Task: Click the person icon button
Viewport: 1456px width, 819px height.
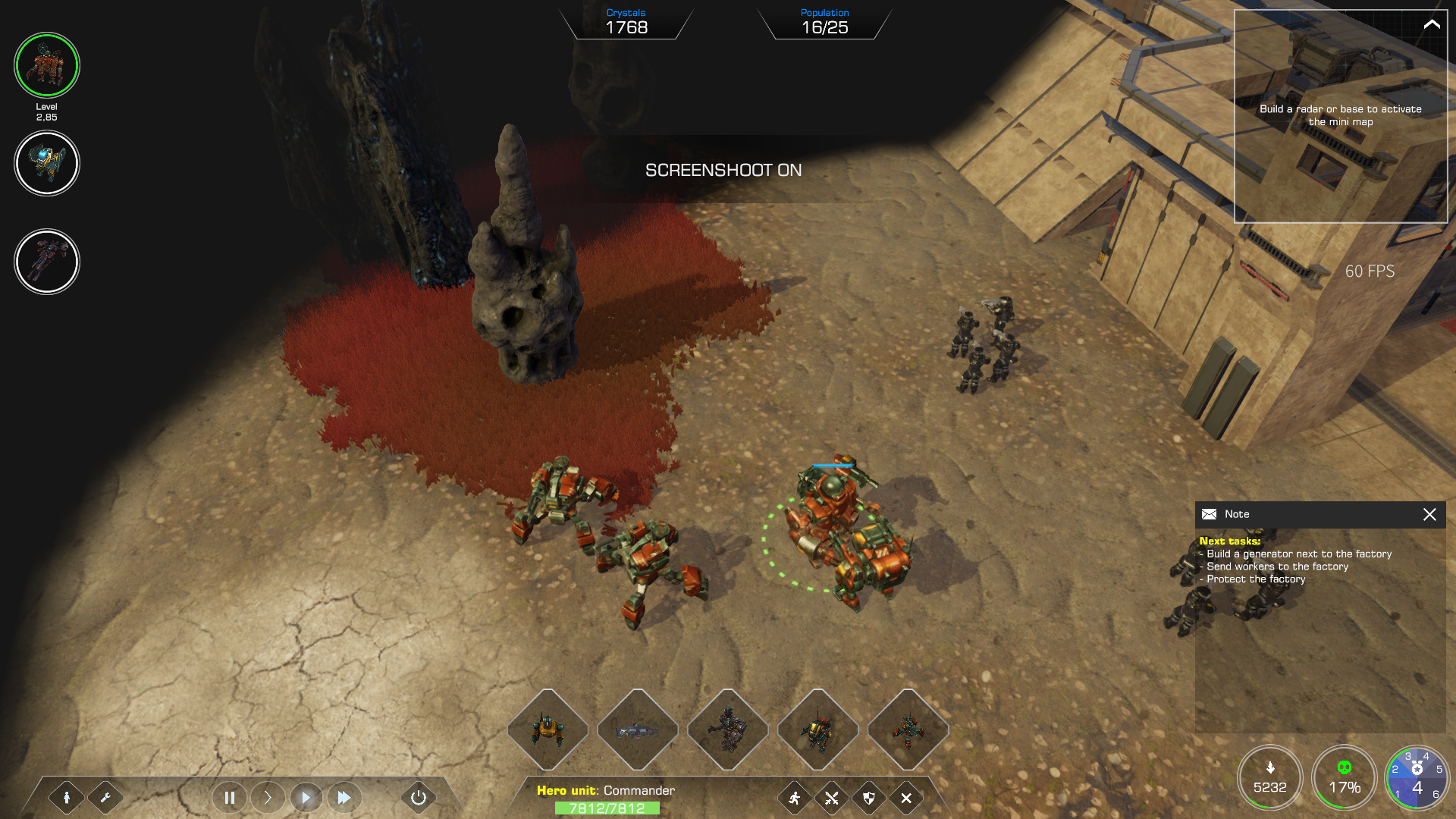Action: 67,798
